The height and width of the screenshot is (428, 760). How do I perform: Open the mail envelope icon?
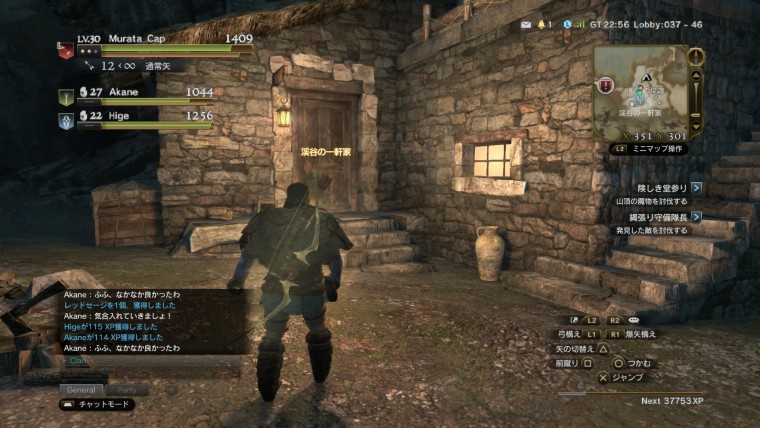pyautogui.click(x=526, y=24)
